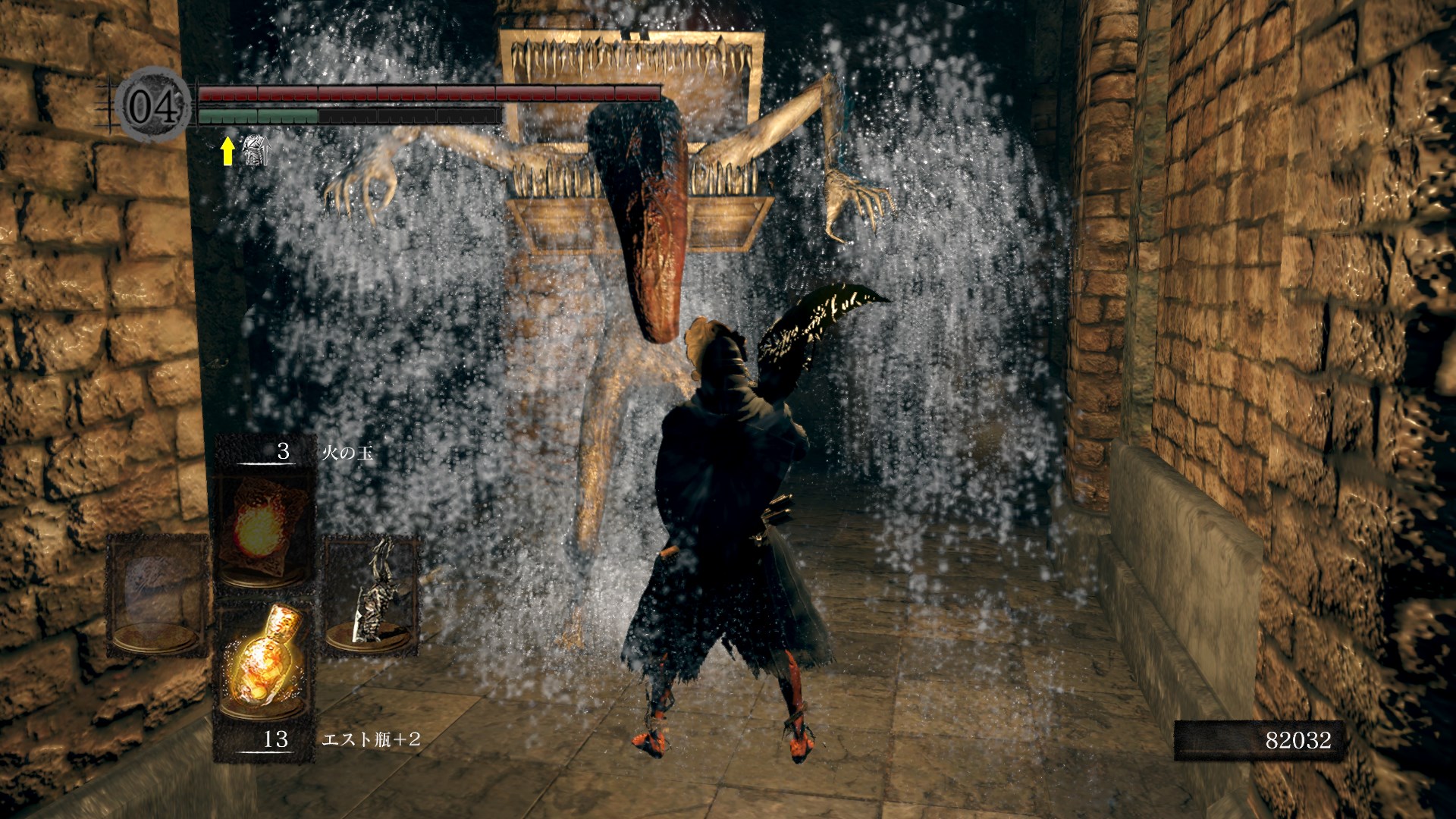Click the yellow up-arrow status icon
The width and height of the screenshot is (1456, 819).
click(x=227, y=150)
